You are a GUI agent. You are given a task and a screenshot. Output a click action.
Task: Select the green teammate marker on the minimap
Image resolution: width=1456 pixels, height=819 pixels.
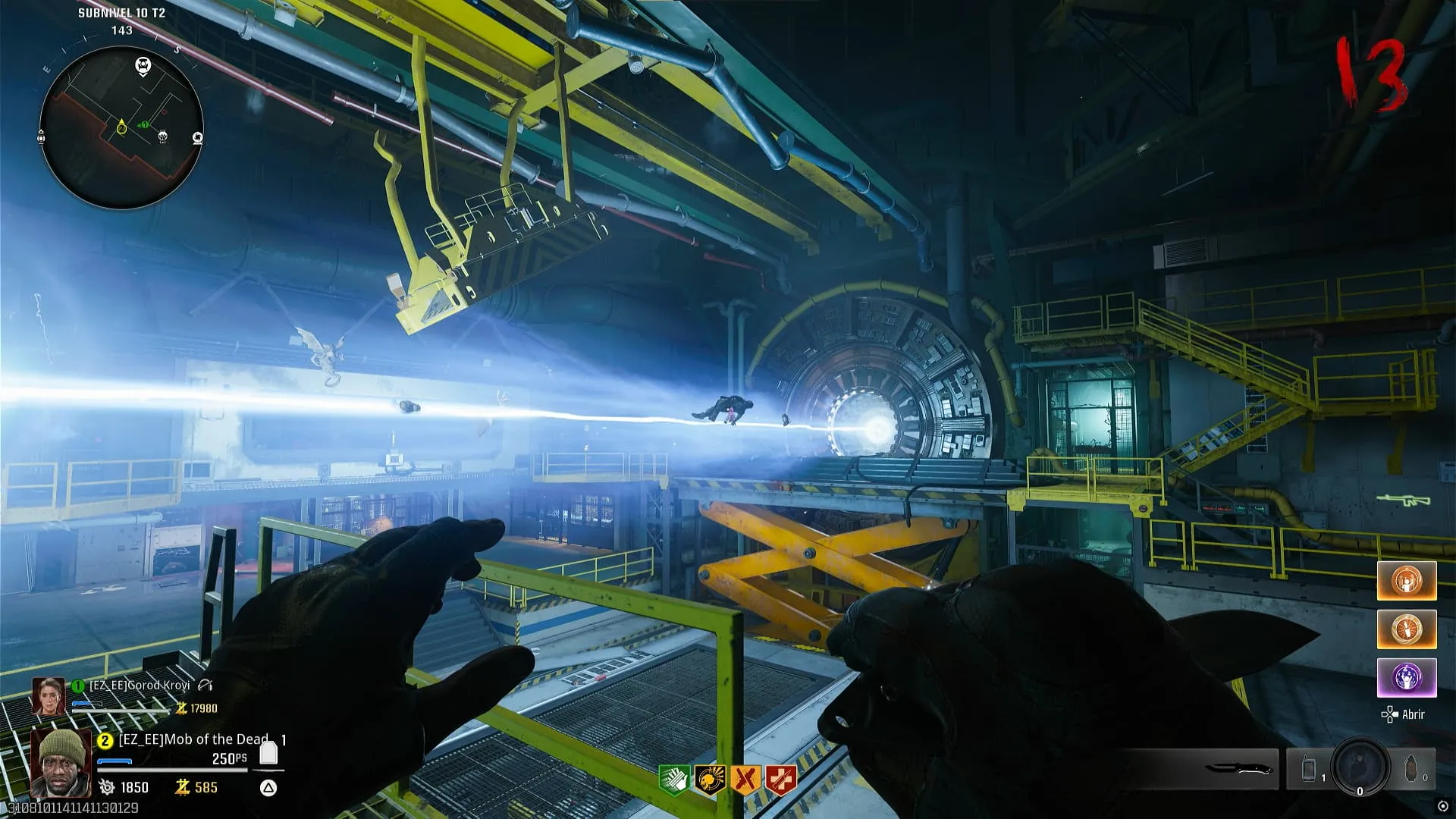point(143,125)
